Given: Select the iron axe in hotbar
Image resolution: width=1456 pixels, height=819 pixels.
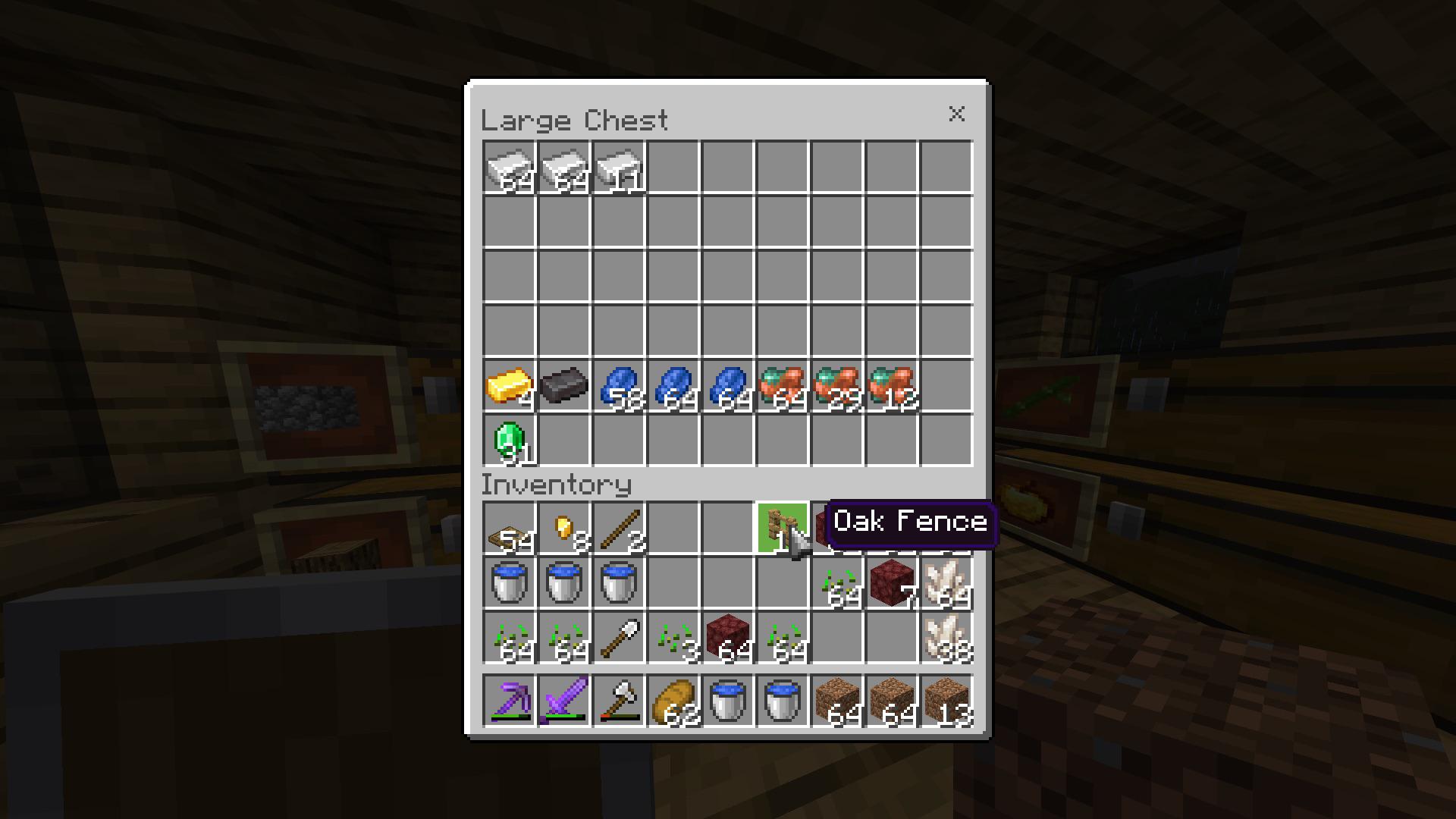Looking at the screenshot, I should 619,701.
